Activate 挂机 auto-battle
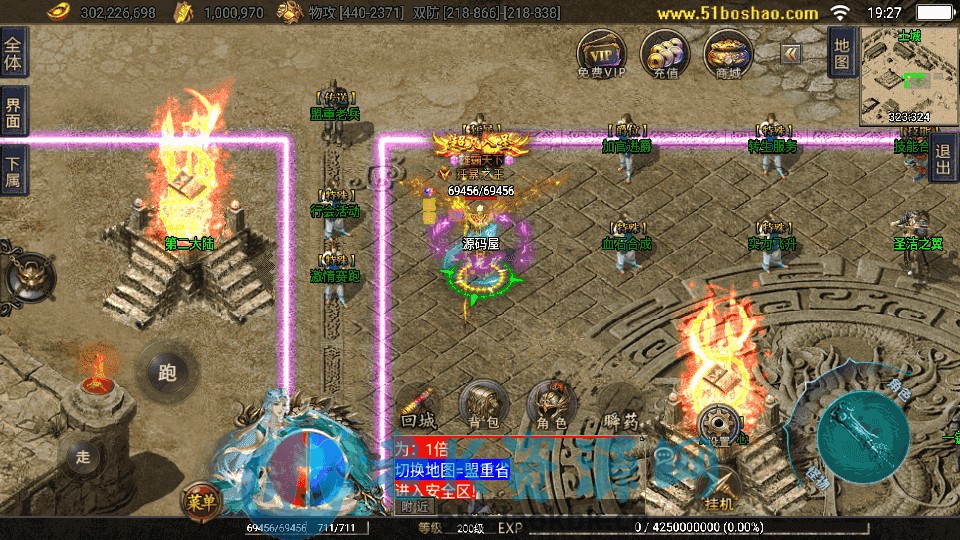The image size is (960, 540). 720,492
